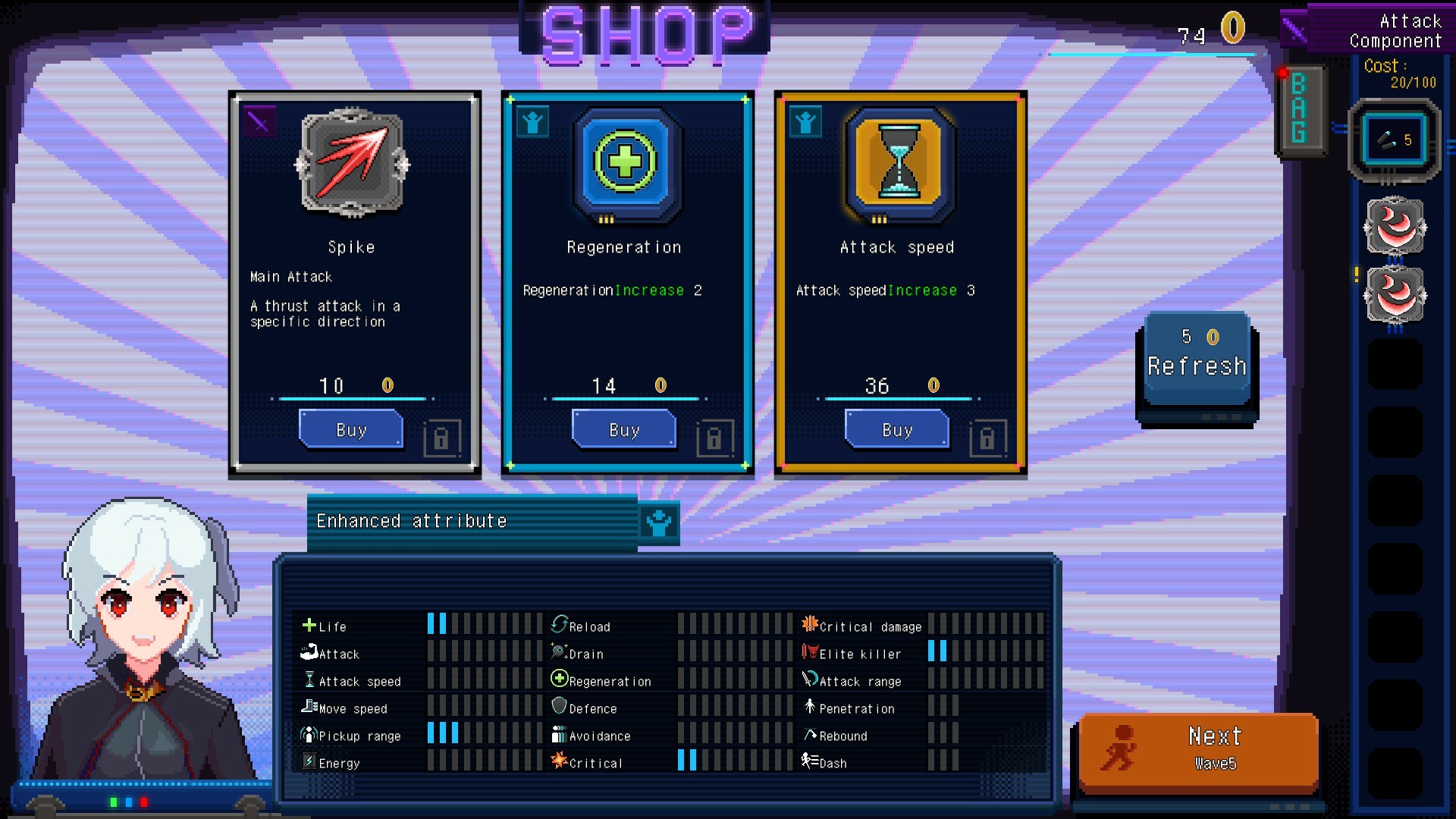Screen dimensions: 1456x819
Task: Toggle the lock on the Spike card
Action: [x=443, y=438]
